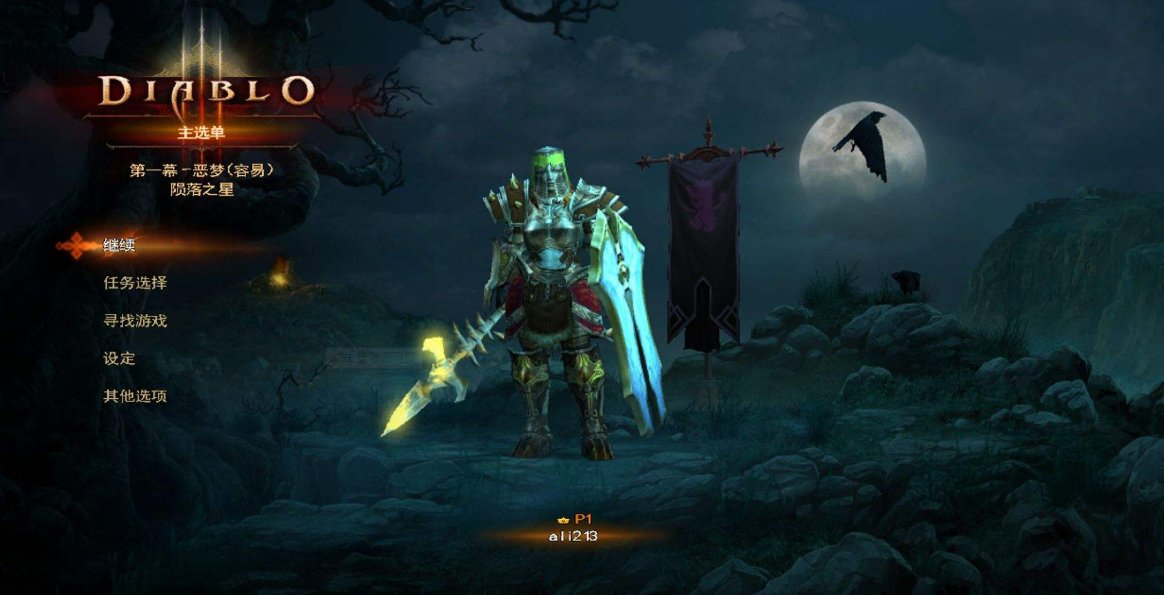Open the 任务选择 quest selection menu
The height and width of the screenshot is (595, 1164).
[x=135, y=283]
